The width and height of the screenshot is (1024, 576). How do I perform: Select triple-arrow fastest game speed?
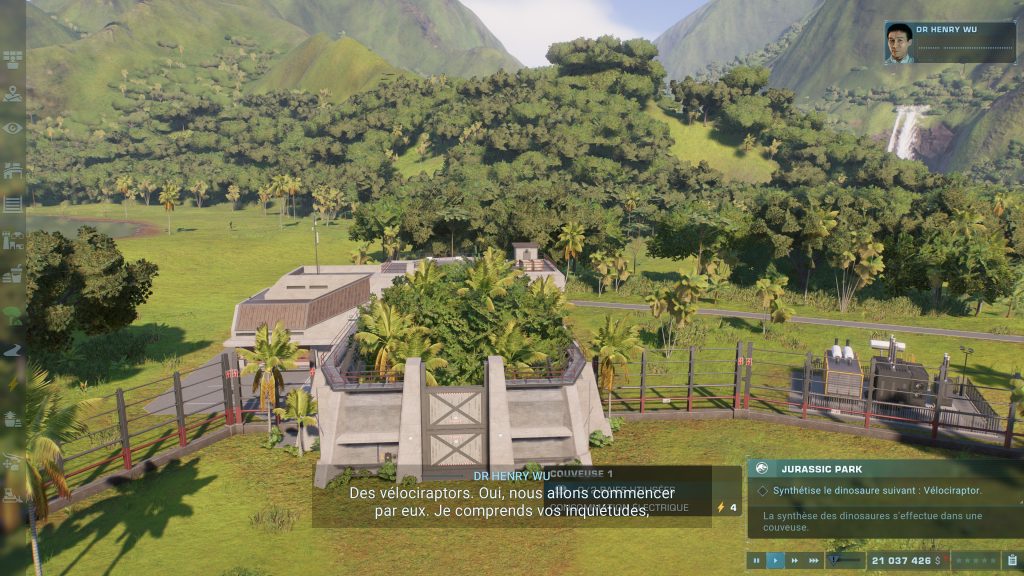[813, 561]
